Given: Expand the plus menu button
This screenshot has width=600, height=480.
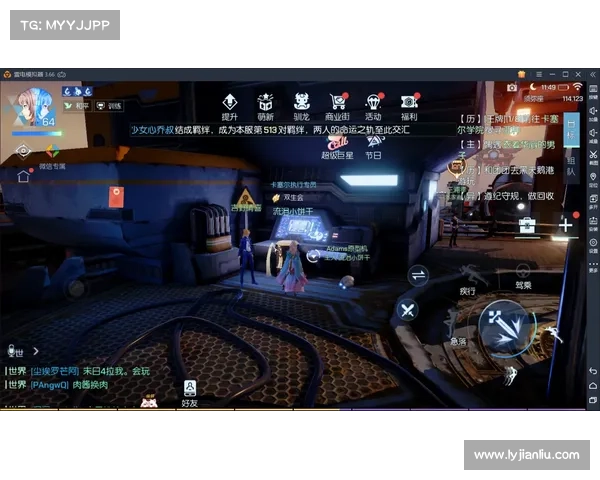Looking at the screenshot, I should tap(565, 225).
